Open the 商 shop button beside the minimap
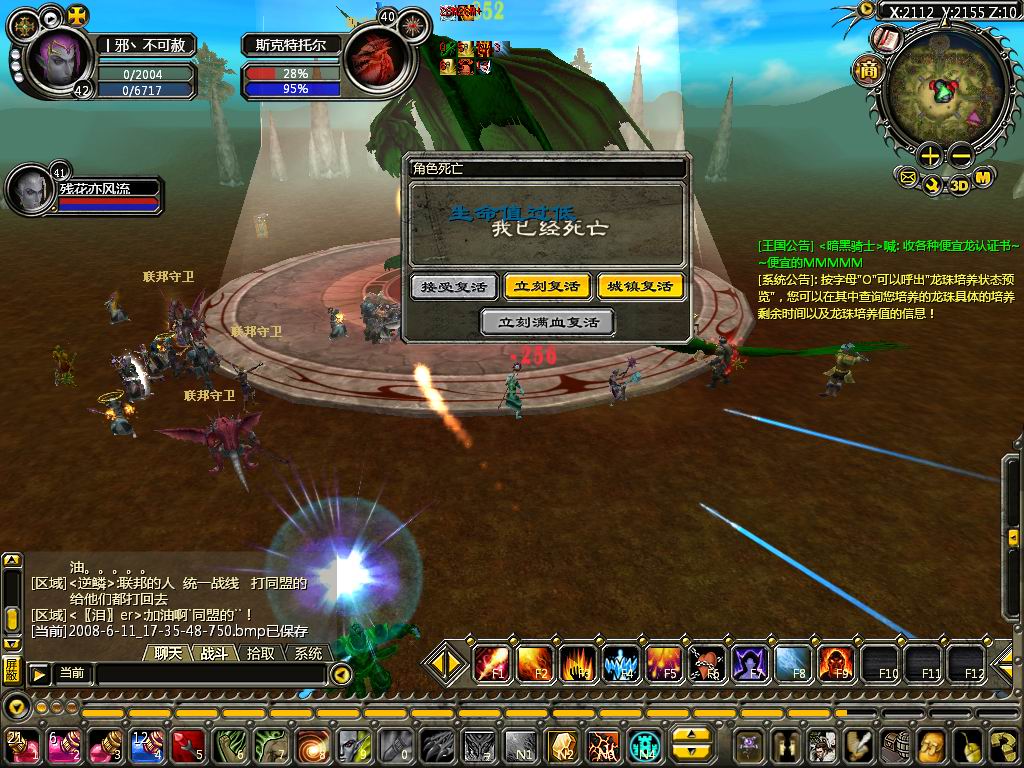The width and height of the screenshot is (1024, 768). pyautogui.click(x=867, y=70)
